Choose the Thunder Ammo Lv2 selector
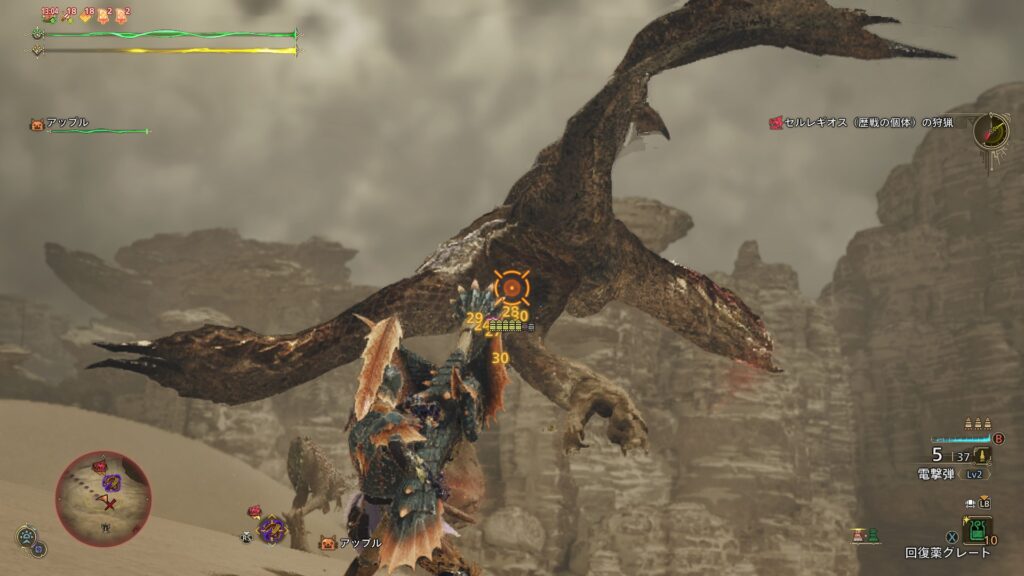 pos(953,474)
